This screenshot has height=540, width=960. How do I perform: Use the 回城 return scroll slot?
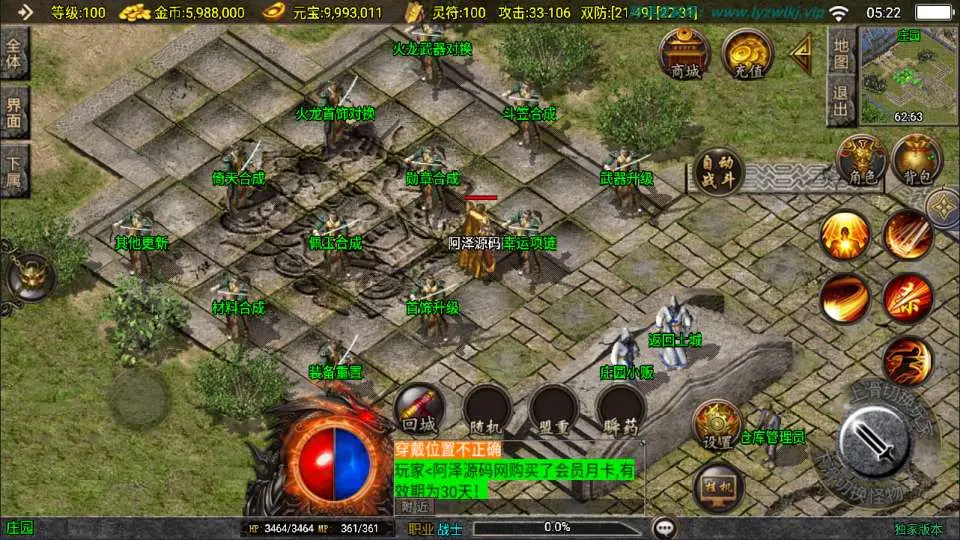420,410
